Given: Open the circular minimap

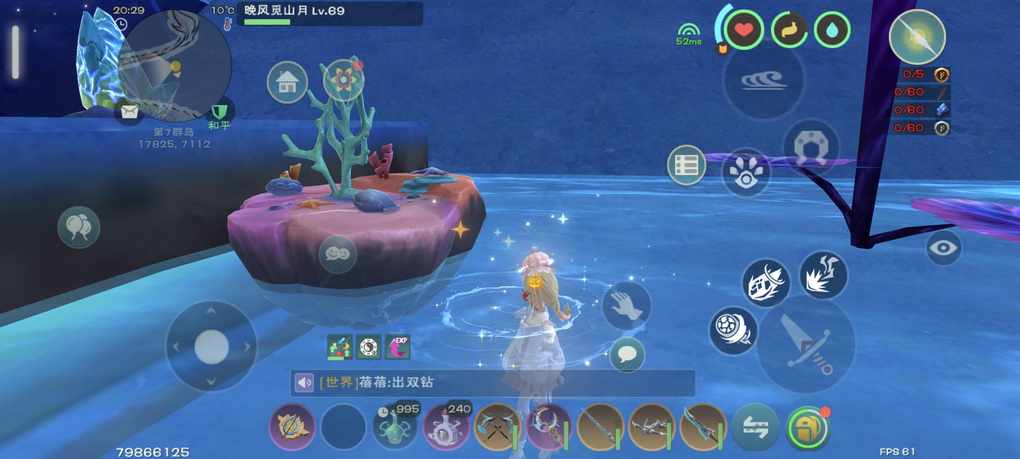Looking at the screenshot, I should pyautogui.click(x=175, y=66).
